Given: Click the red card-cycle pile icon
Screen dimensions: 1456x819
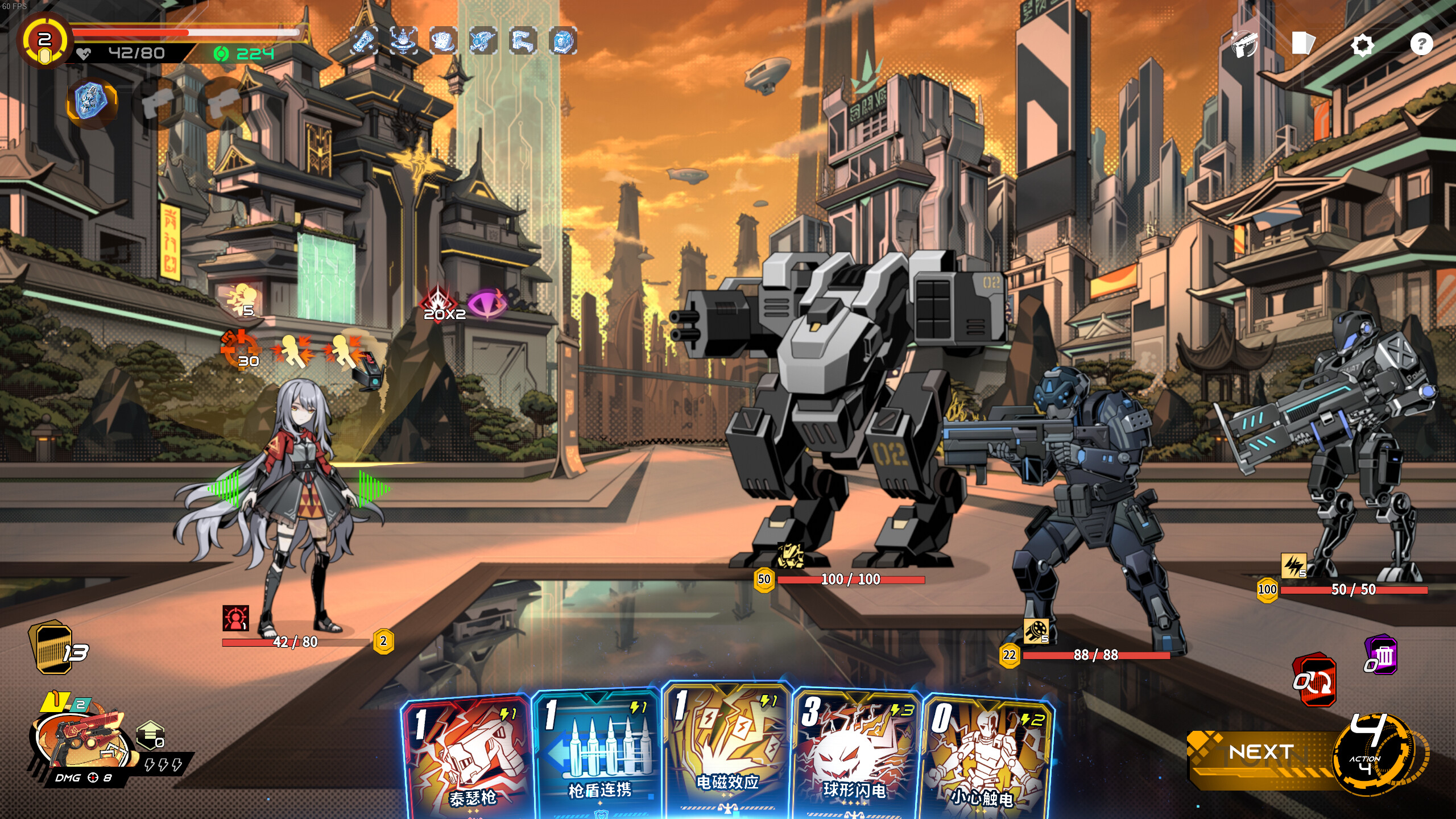Looking at the screenshot, I should pyautogui.click(x=1314, y=681).
